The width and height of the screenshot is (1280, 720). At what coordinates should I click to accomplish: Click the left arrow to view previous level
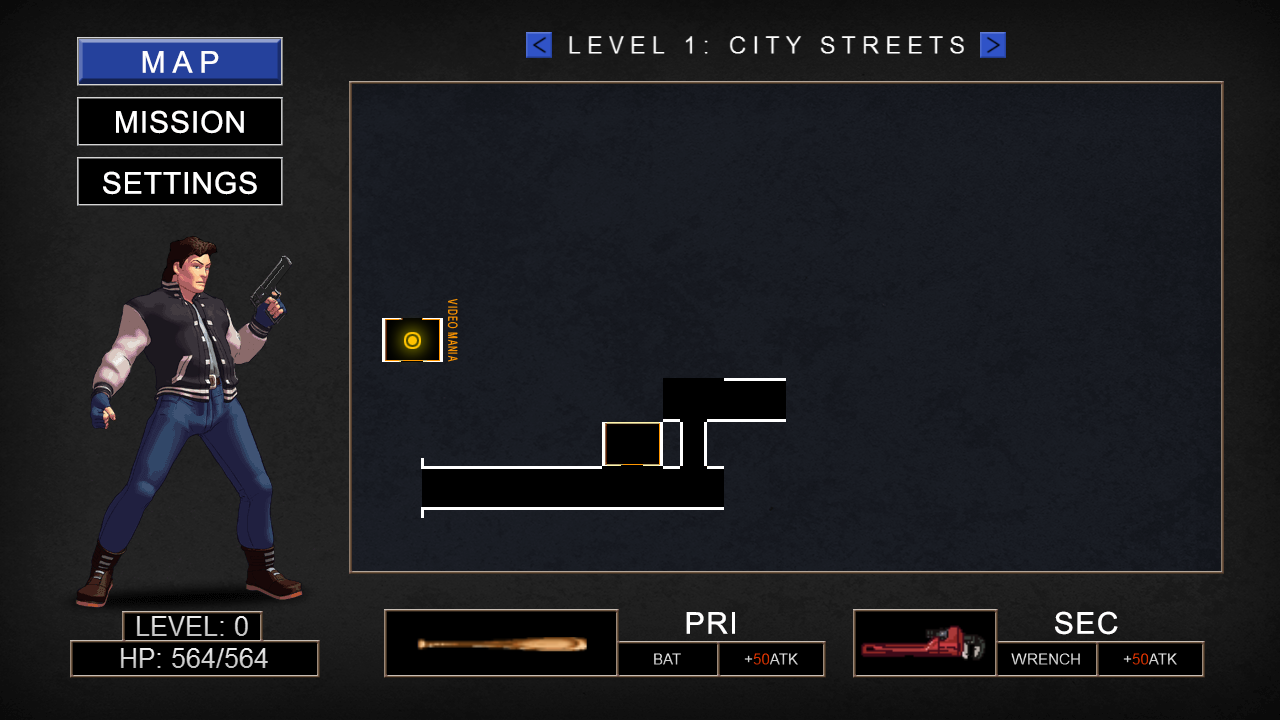point(538,44)
